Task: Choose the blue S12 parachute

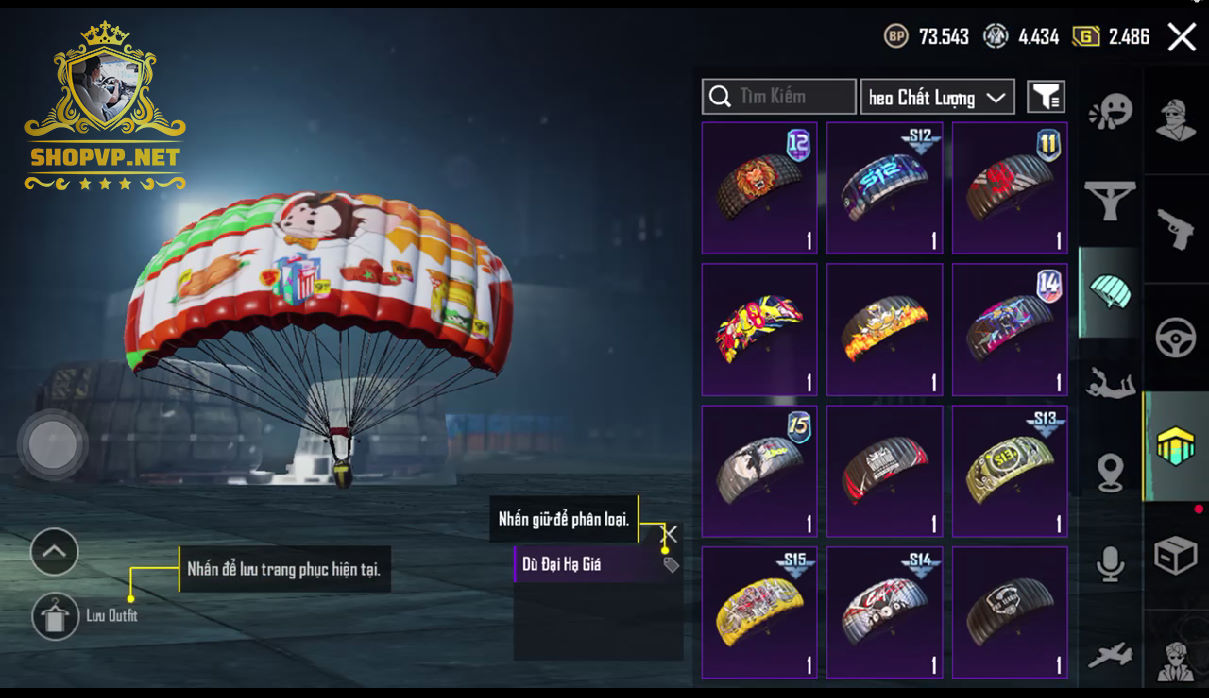Action: click(884, 188)
